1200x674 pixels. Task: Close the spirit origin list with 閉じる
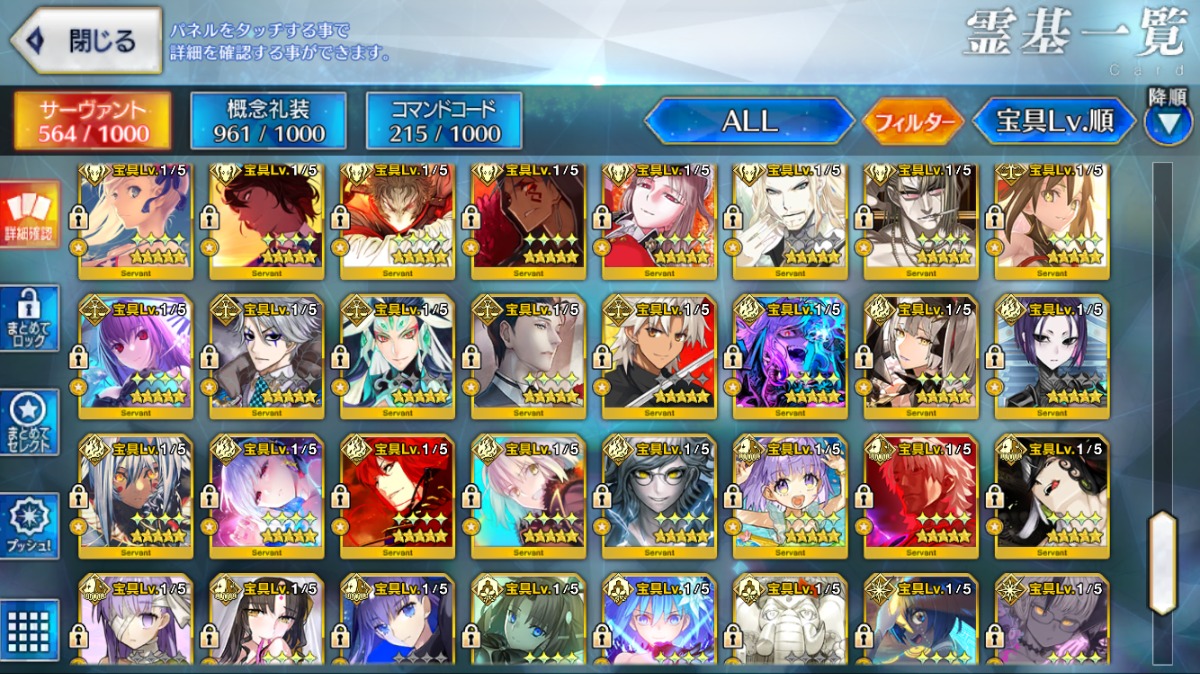tap(86, 41)
